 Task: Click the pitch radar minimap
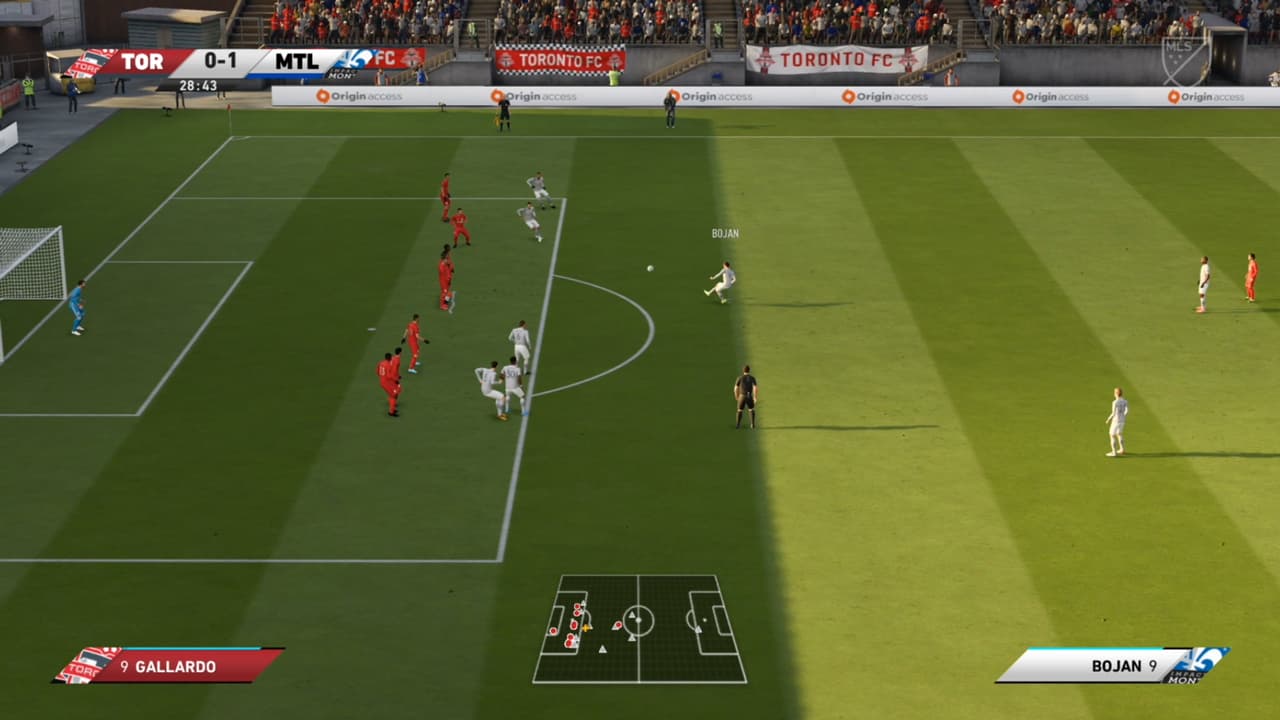pyautogui.click(x=639, y=628)
